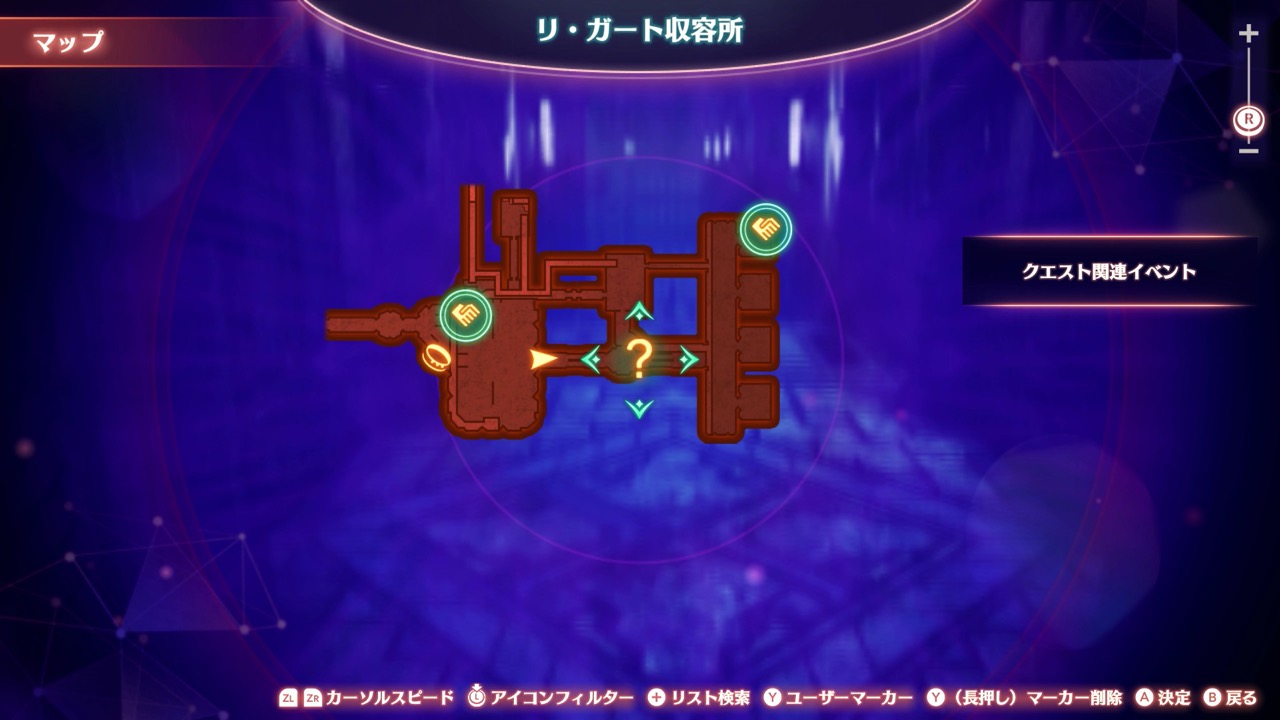Click the upward teal chevron above the question marker
This screenshot has height=720, width=1280.
pos(639,312)
